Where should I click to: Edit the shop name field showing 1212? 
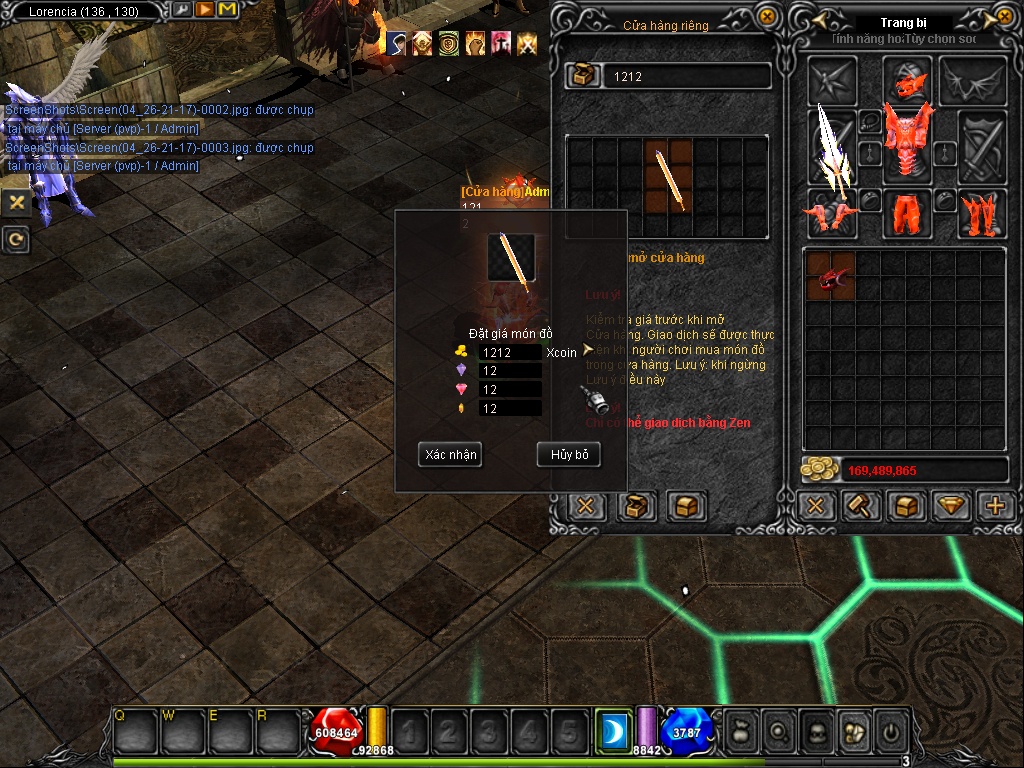coord(685,76)
